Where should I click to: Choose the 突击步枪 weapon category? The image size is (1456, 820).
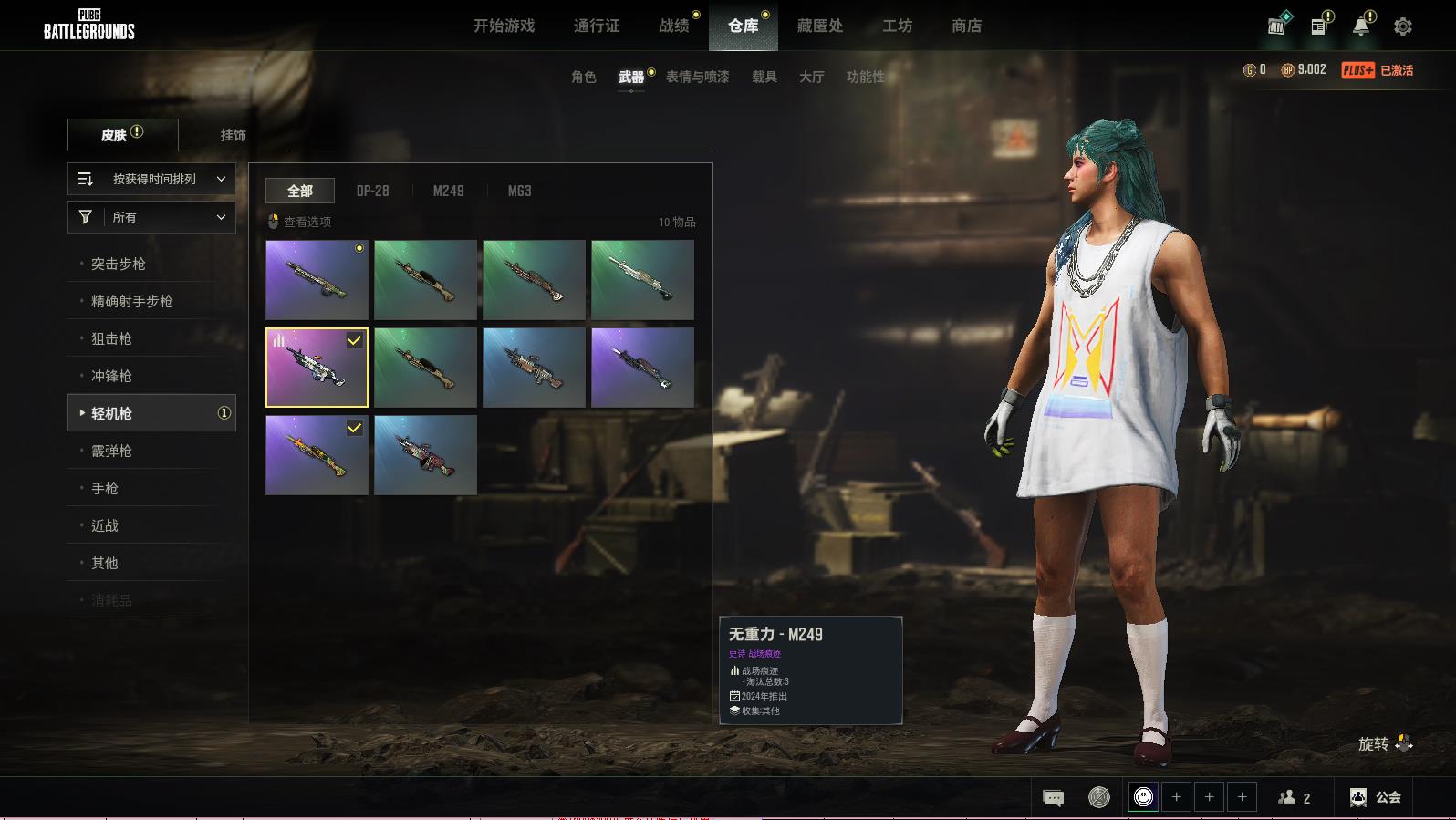tap(119, 264)
